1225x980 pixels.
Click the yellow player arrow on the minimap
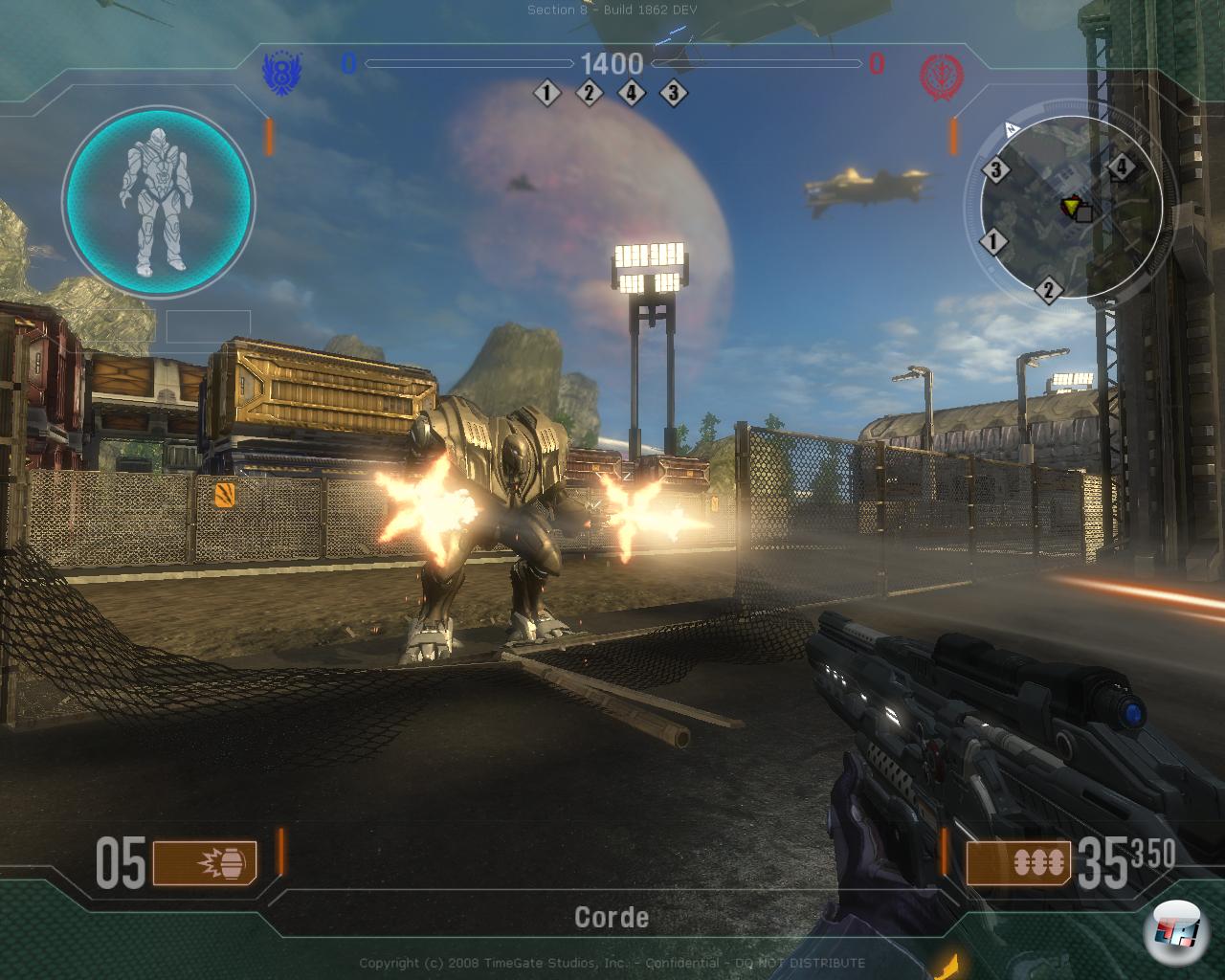[x=1070, y=204]
